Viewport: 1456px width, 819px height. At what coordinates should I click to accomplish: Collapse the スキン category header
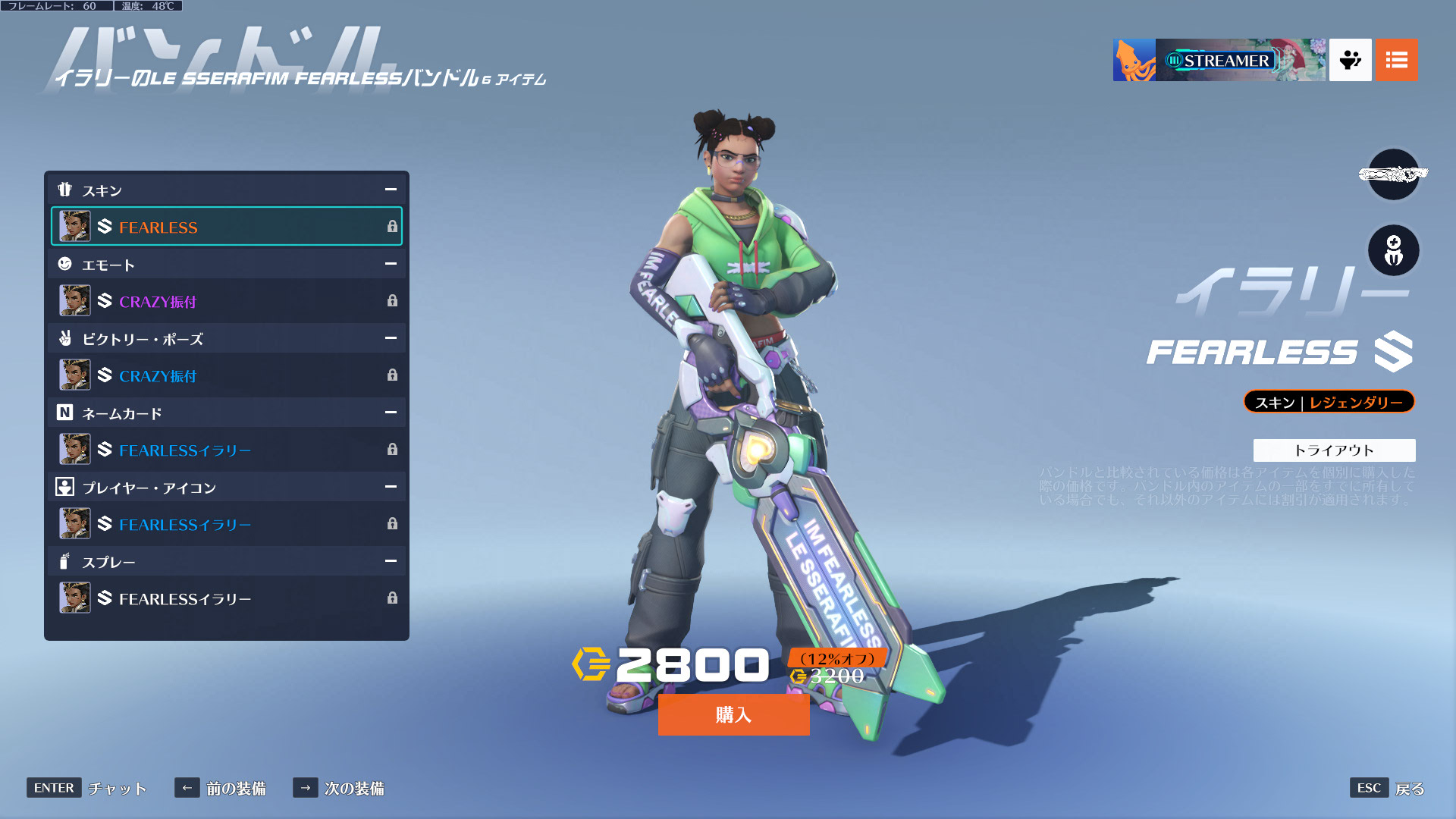click(x=391, y=190)
